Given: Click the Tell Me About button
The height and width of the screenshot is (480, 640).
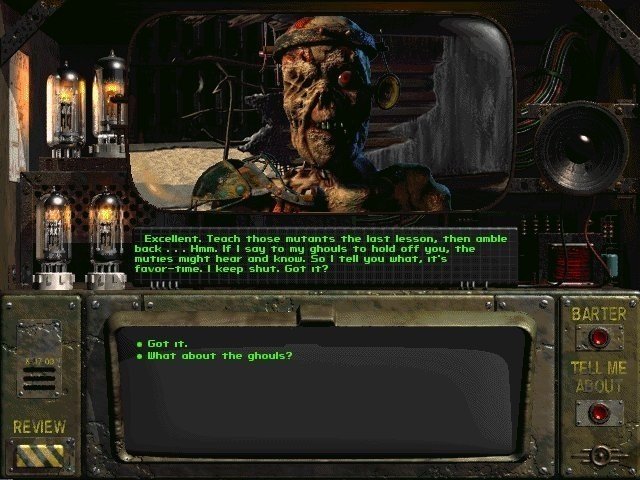Looking at the screenshot, I should [598, 410].
